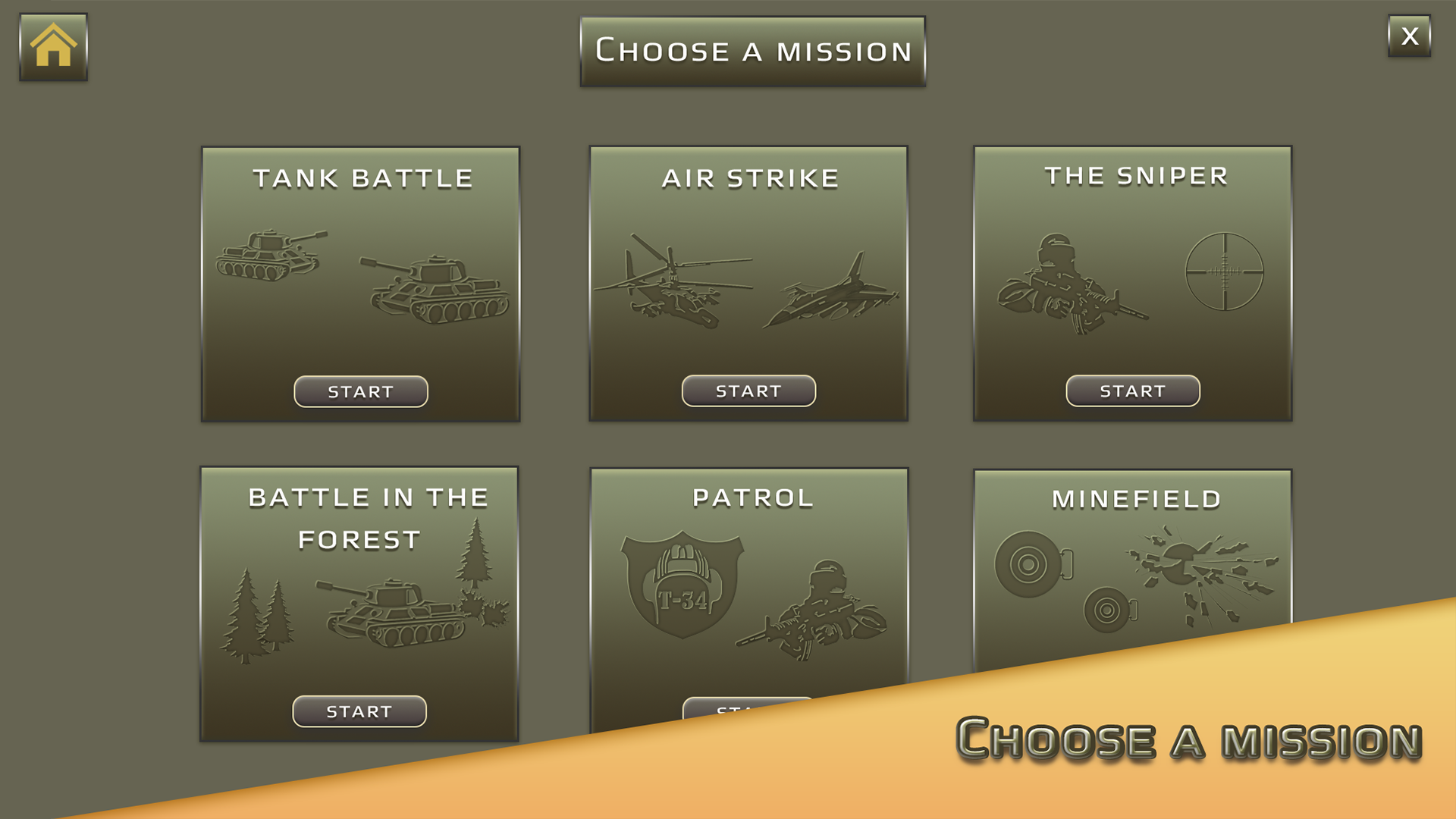The width and height of the screenshot is (1456, 819).
Task: Click the home icon
Action: (x=52, y=45)
